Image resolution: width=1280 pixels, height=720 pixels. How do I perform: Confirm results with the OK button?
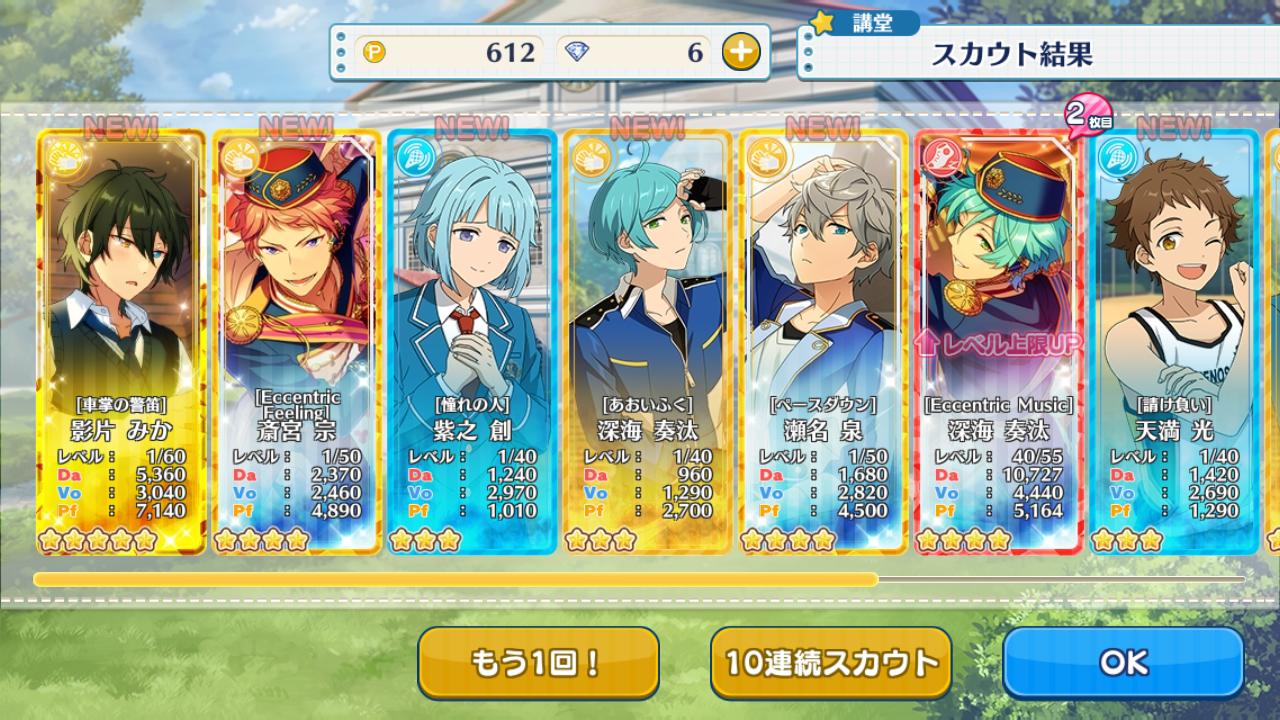(x=1123, y=662)
